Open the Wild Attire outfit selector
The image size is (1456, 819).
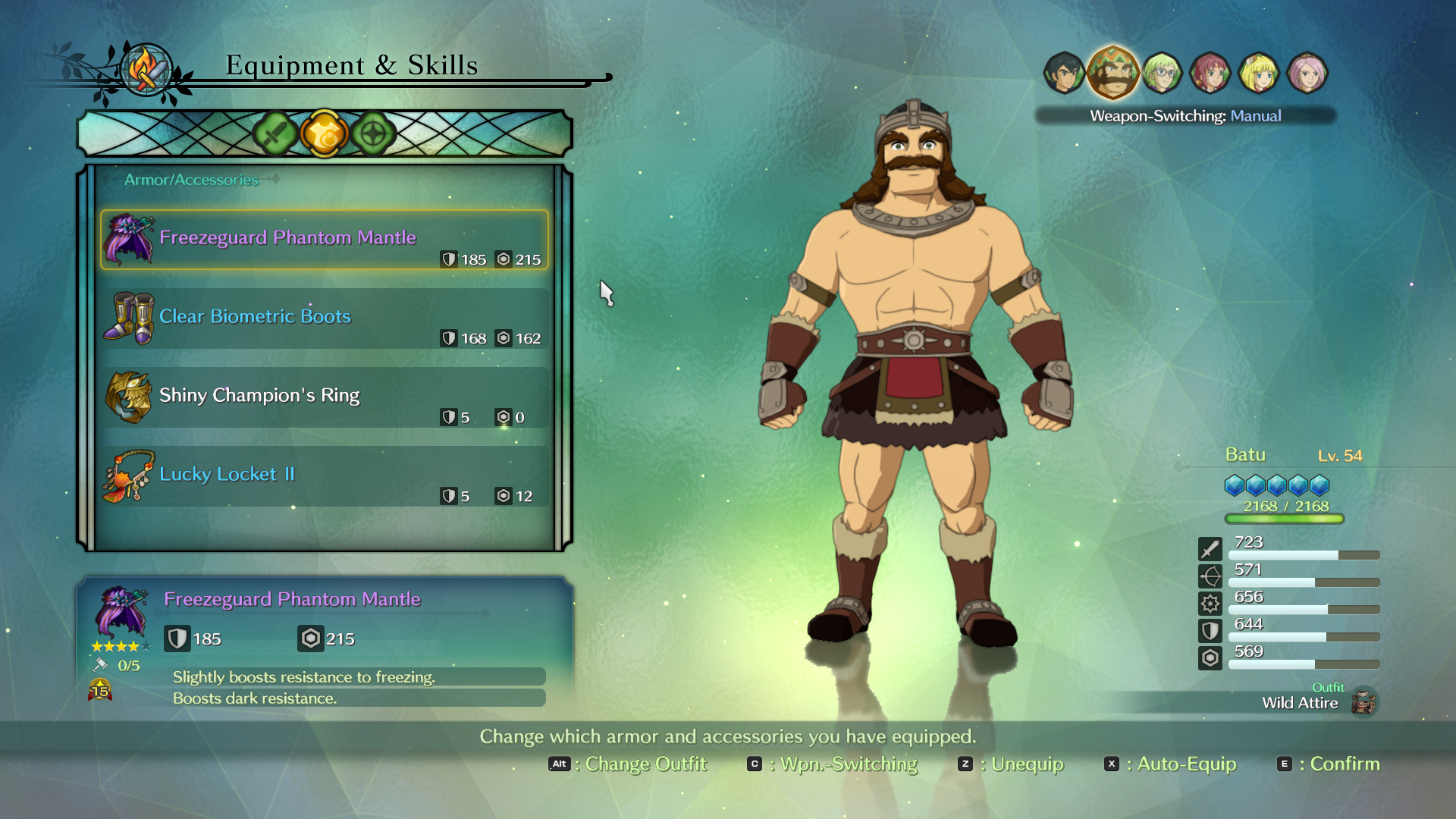(1318, 701)
